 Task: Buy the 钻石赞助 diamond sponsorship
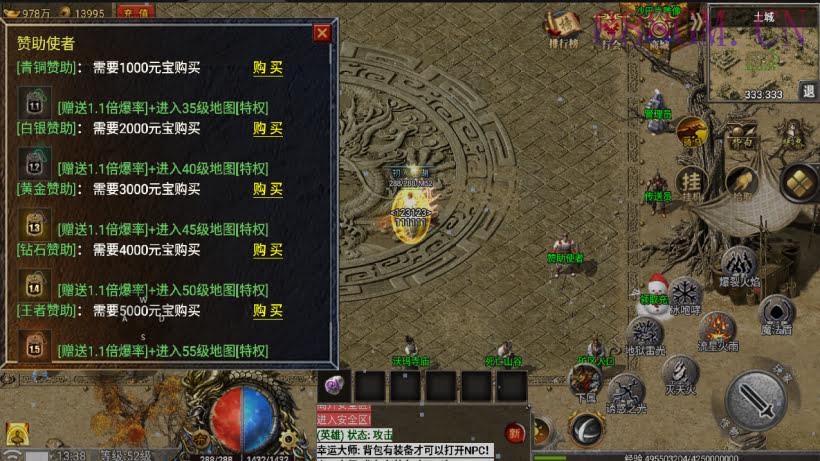click(267, 250)
